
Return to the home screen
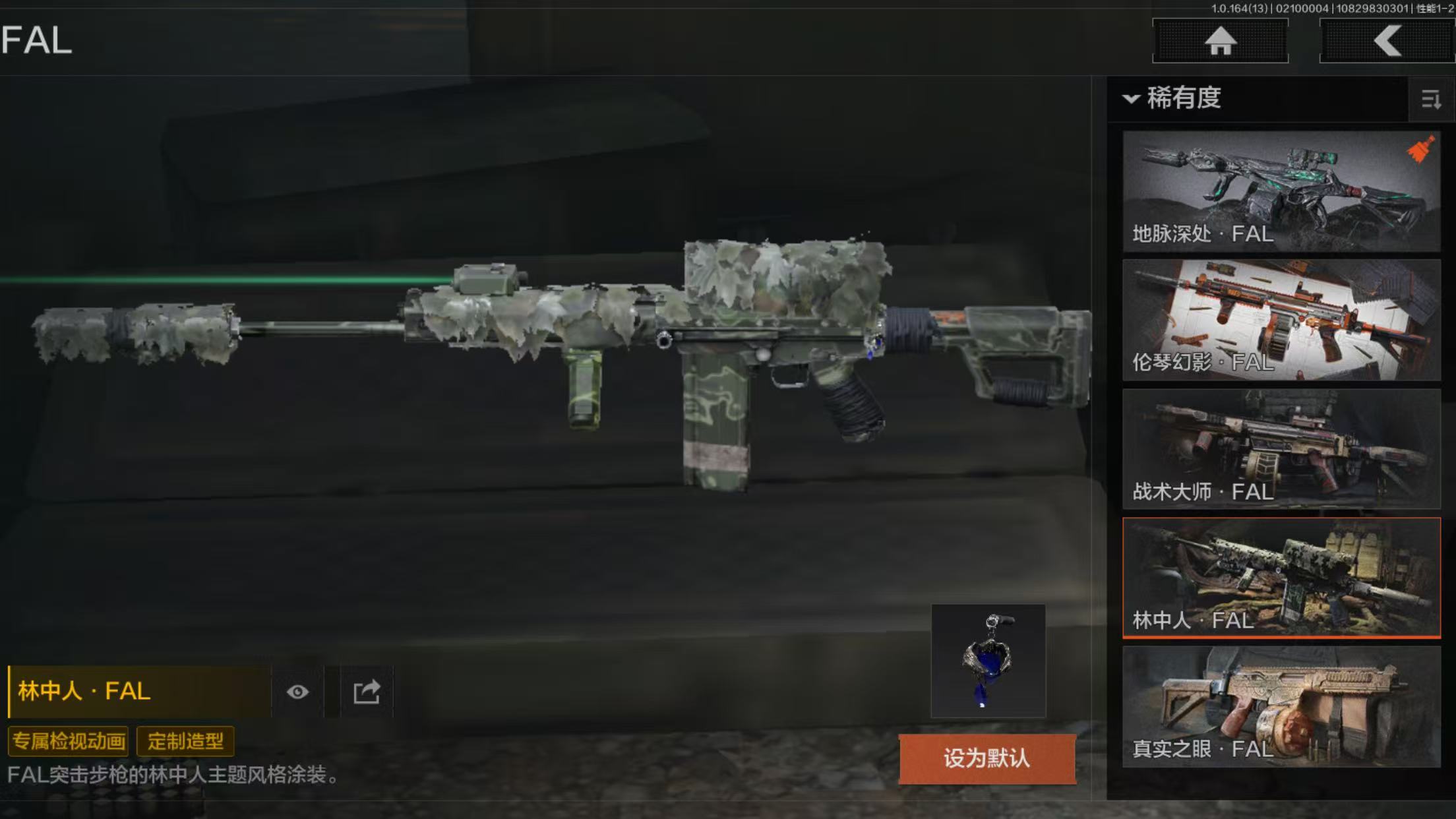[1220, 41]
